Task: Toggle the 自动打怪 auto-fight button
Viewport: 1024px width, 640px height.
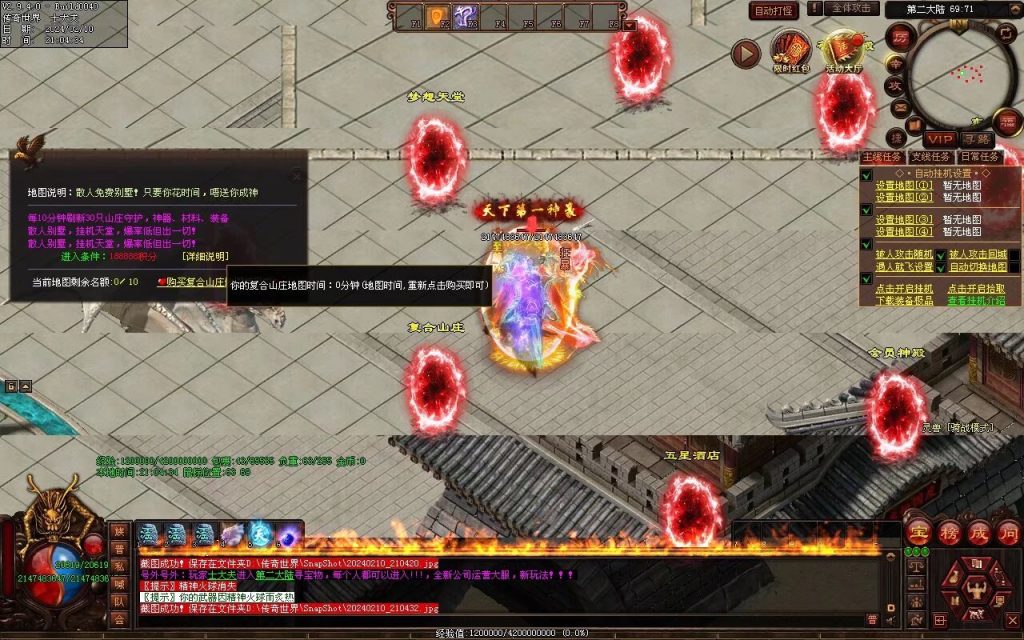Action: point(774,10)
